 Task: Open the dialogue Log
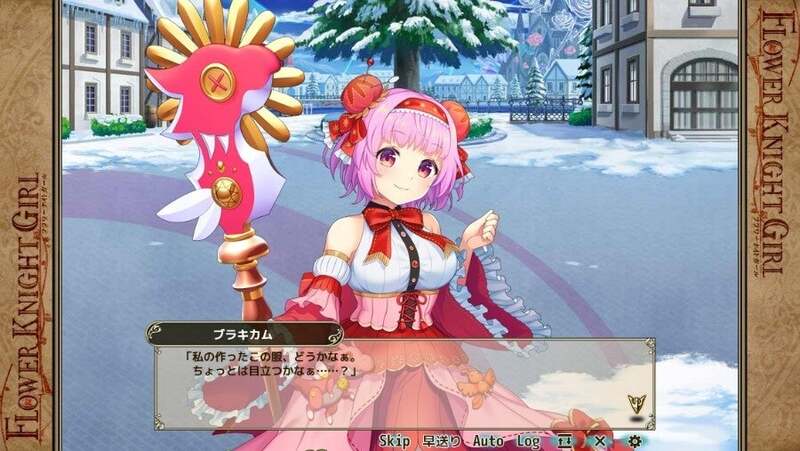click(x=529, y=440)
